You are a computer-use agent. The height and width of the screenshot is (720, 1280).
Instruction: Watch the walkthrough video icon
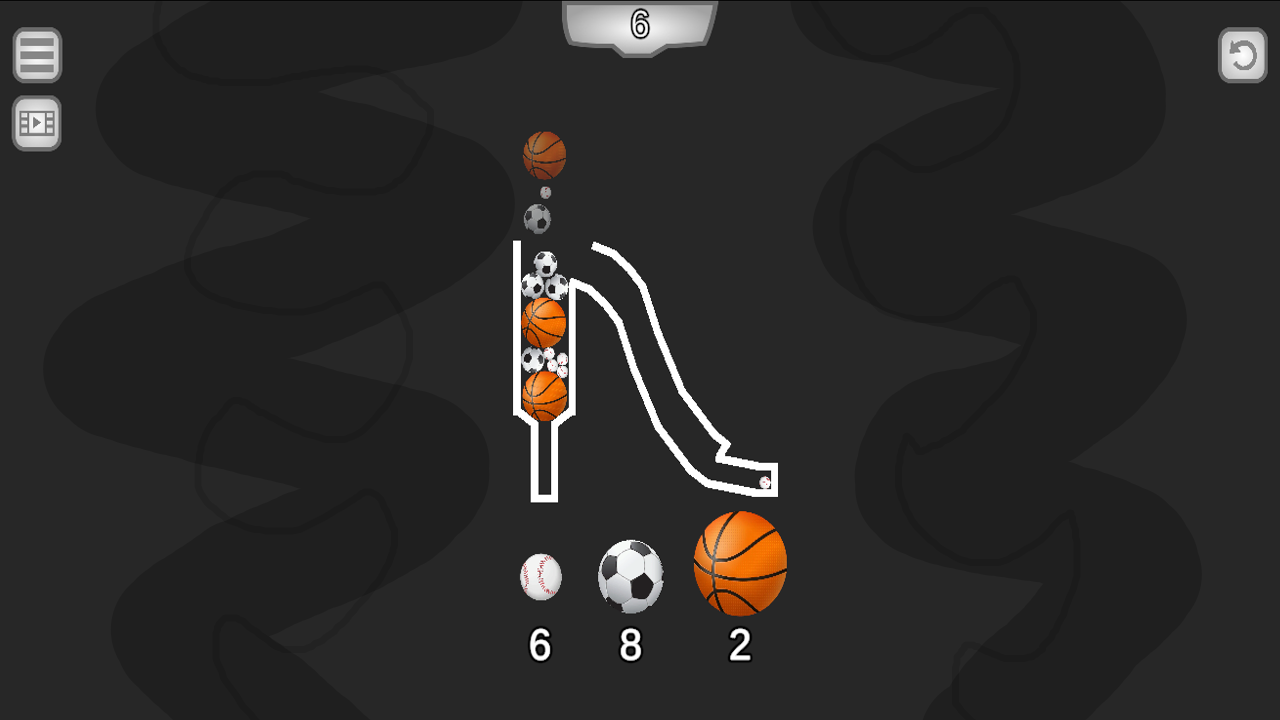36,124
